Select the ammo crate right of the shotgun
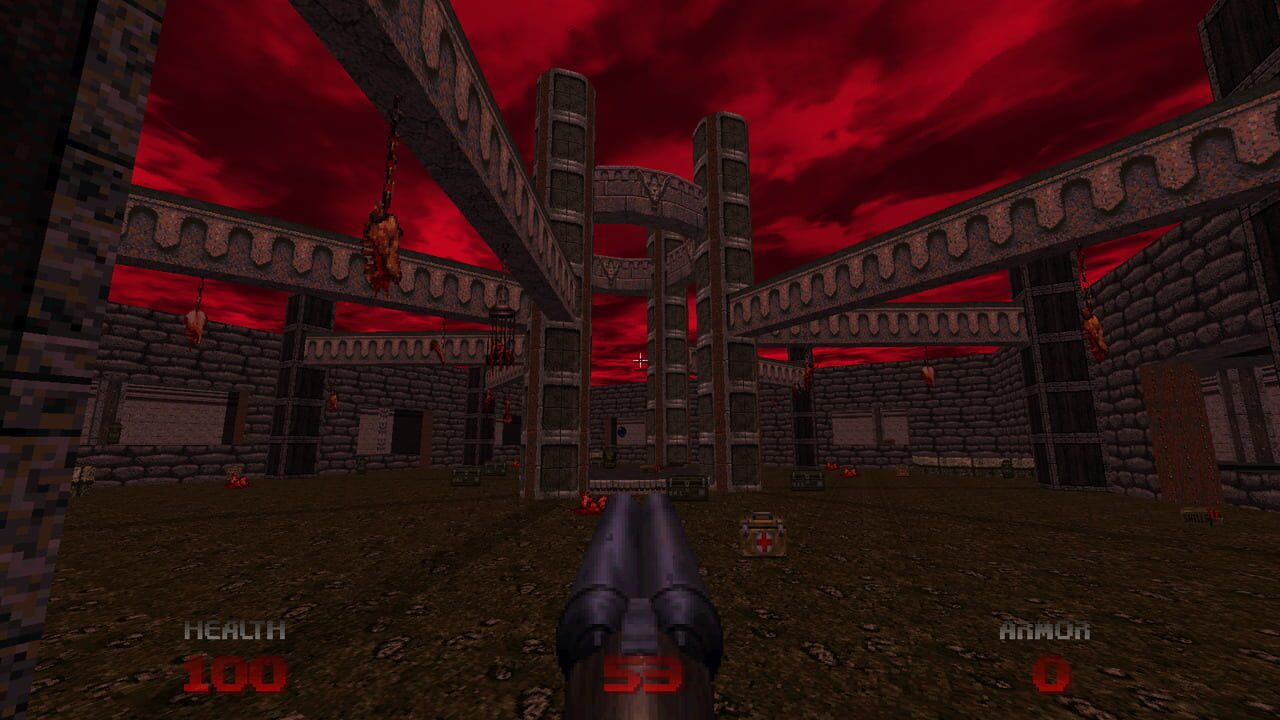The width and height of the screenshot is (1280, 720). (807, 480)
